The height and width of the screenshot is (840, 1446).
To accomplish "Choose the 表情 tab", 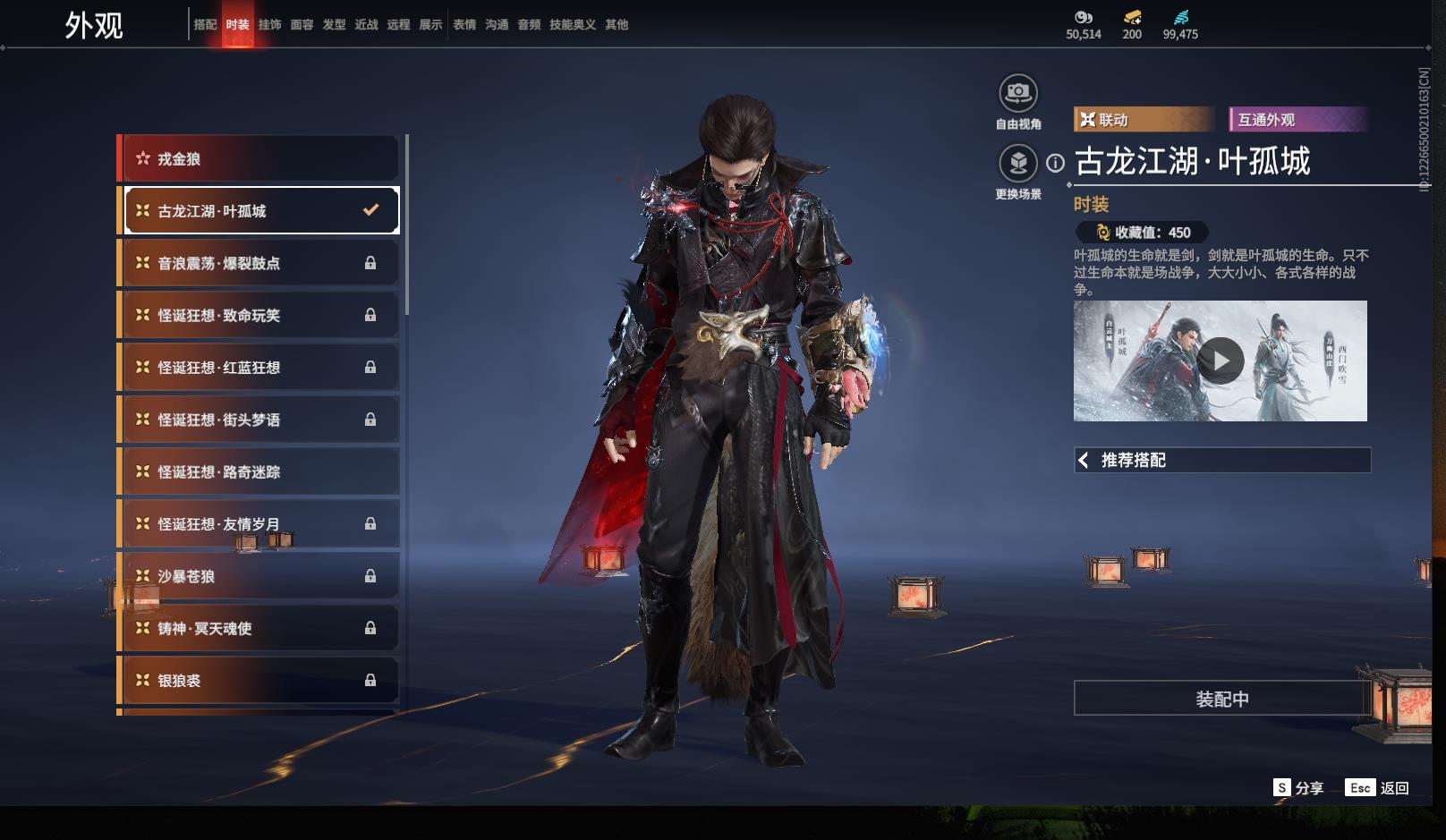I will pyautogui.click(x=464, y=25).
